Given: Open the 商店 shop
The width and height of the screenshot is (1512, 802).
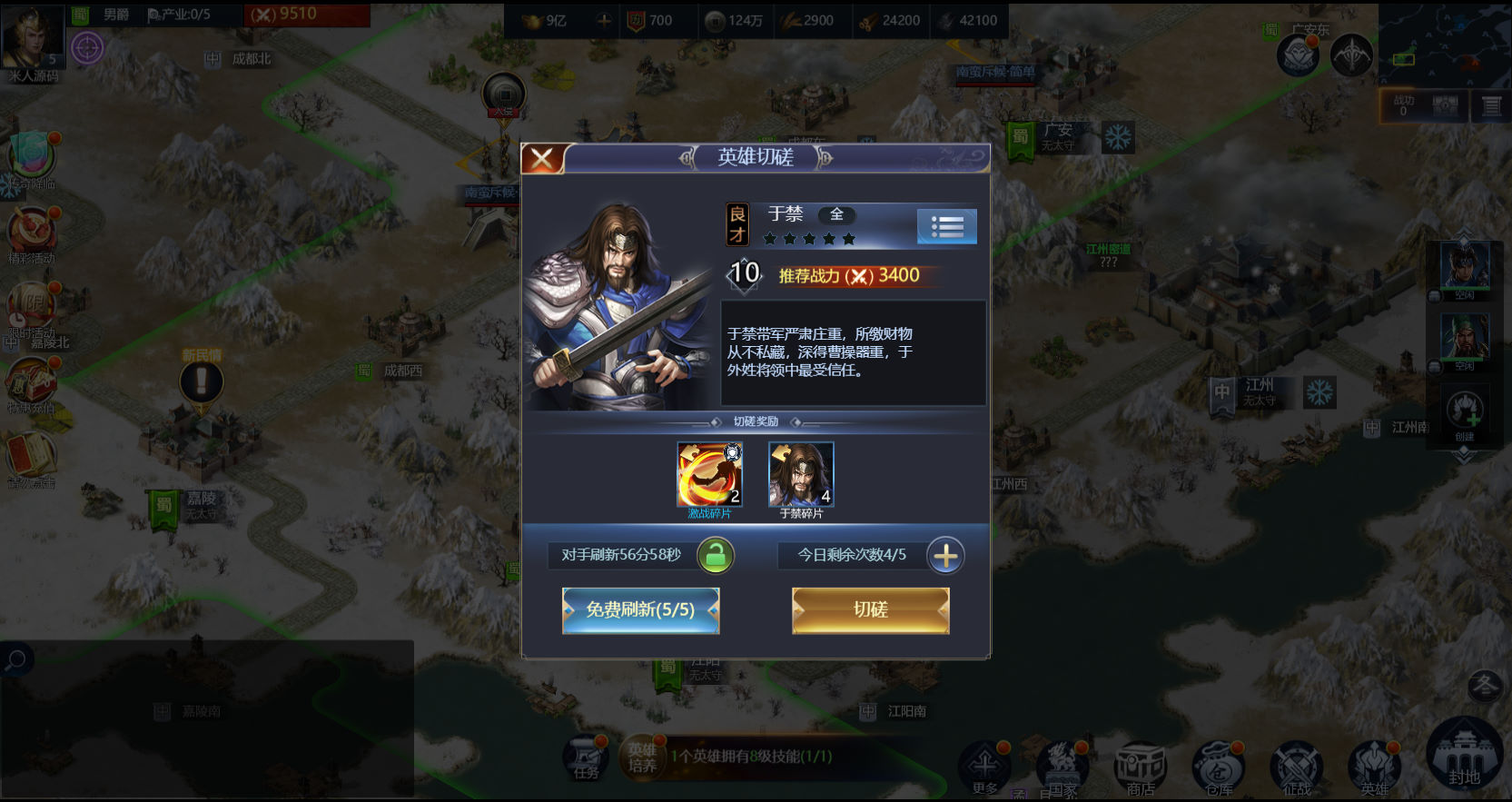Looking at the screenshot, I should (x=1140, y=767).
